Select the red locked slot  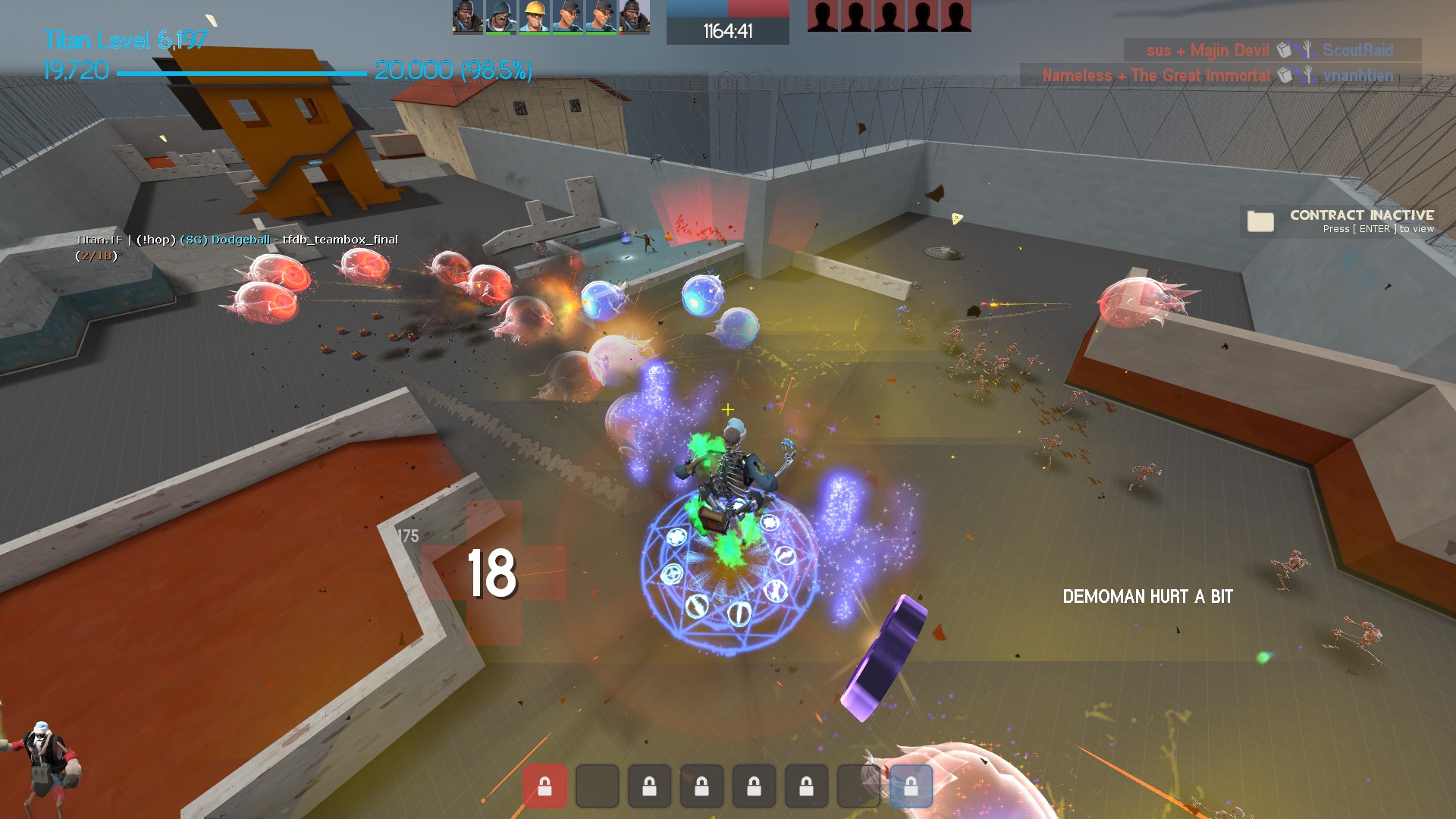coord(544,786)
